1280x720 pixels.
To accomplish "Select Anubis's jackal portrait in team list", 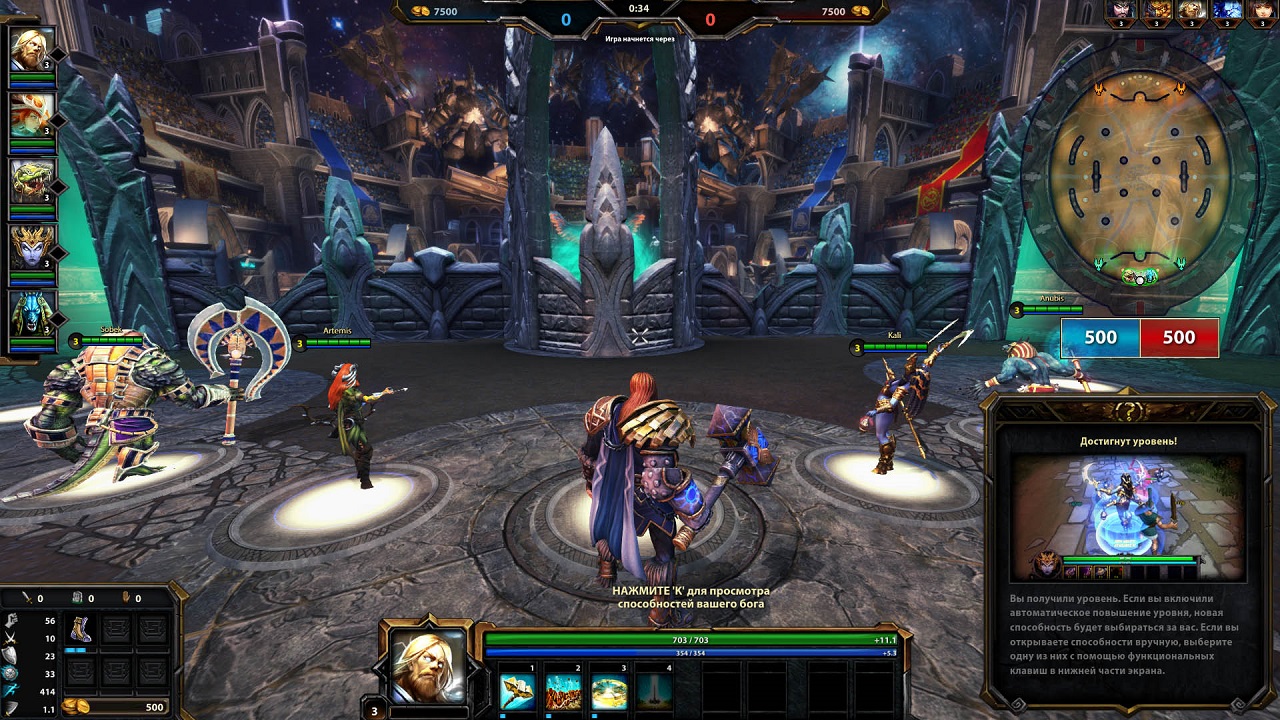I will coord(30,313).
